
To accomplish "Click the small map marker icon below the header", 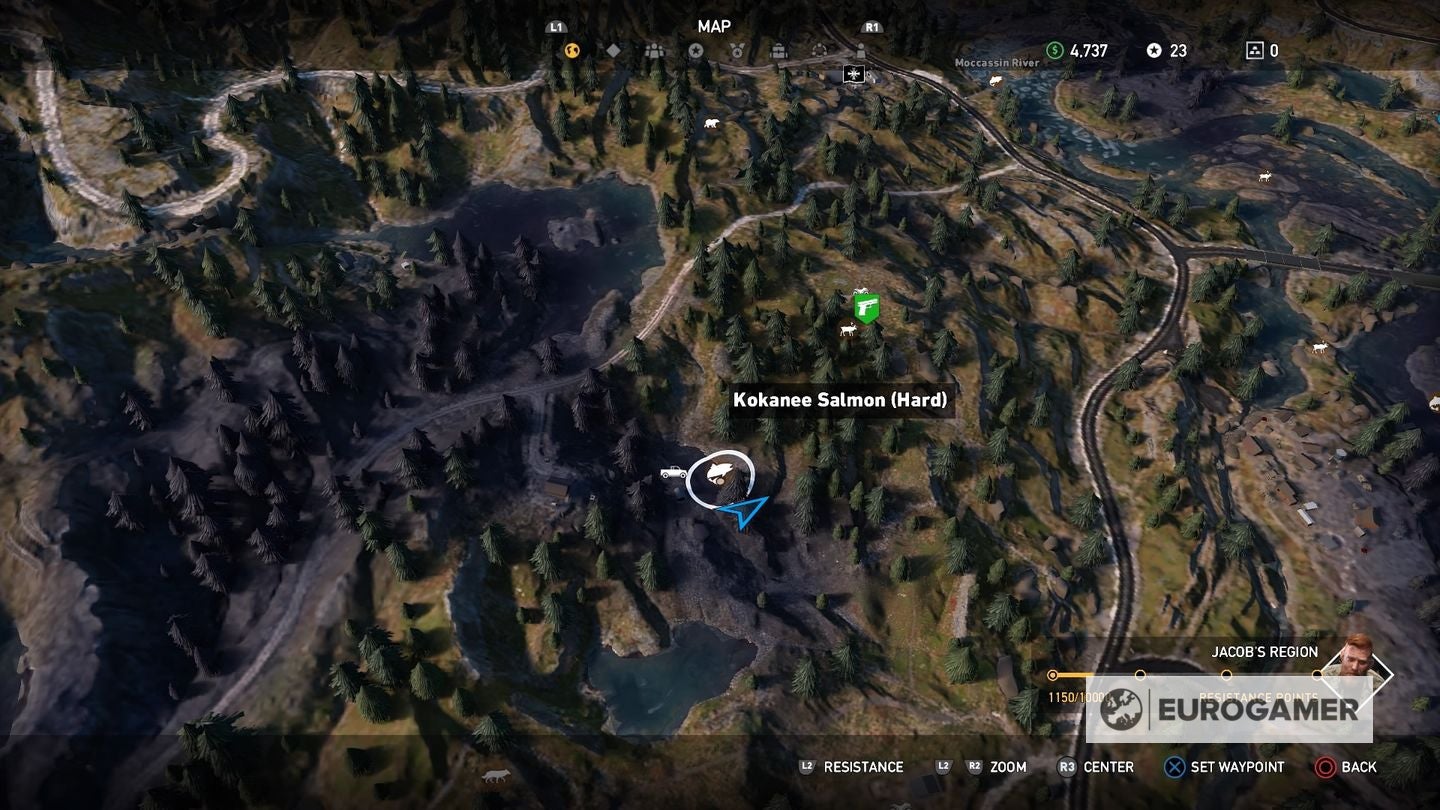I will 853,72.
